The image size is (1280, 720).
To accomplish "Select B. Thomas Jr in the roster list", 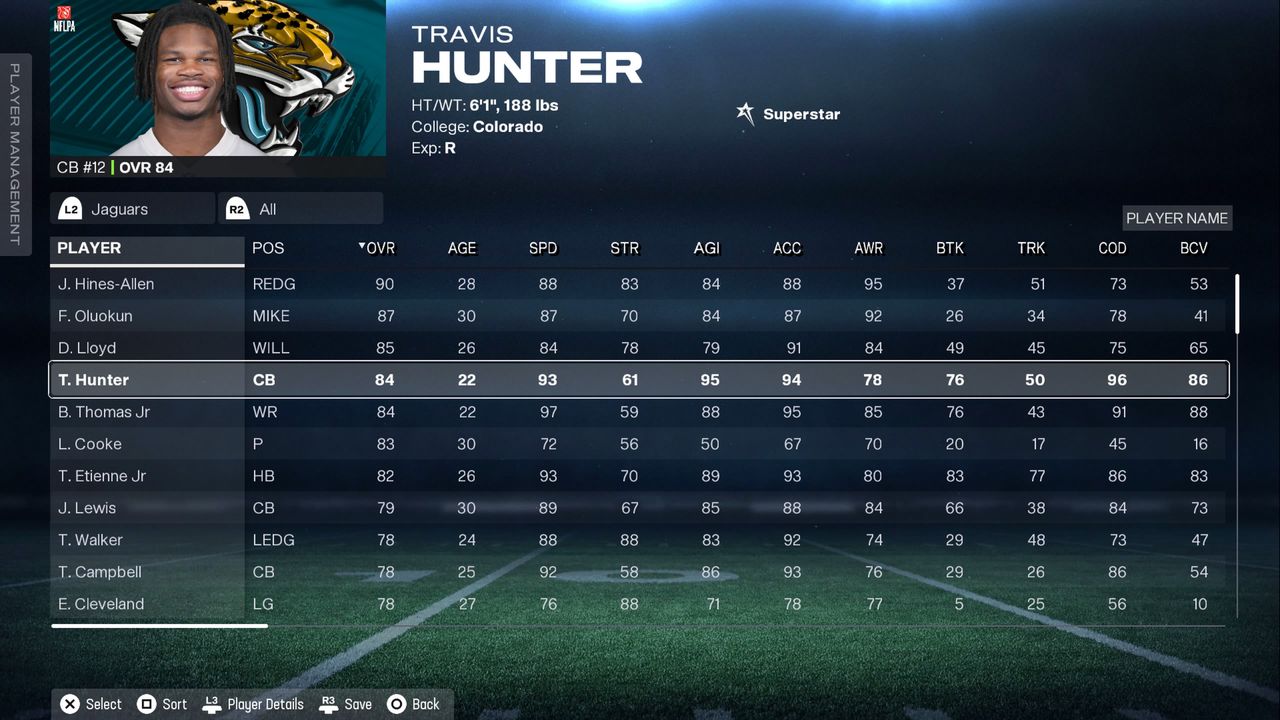I will pos(104,412).
